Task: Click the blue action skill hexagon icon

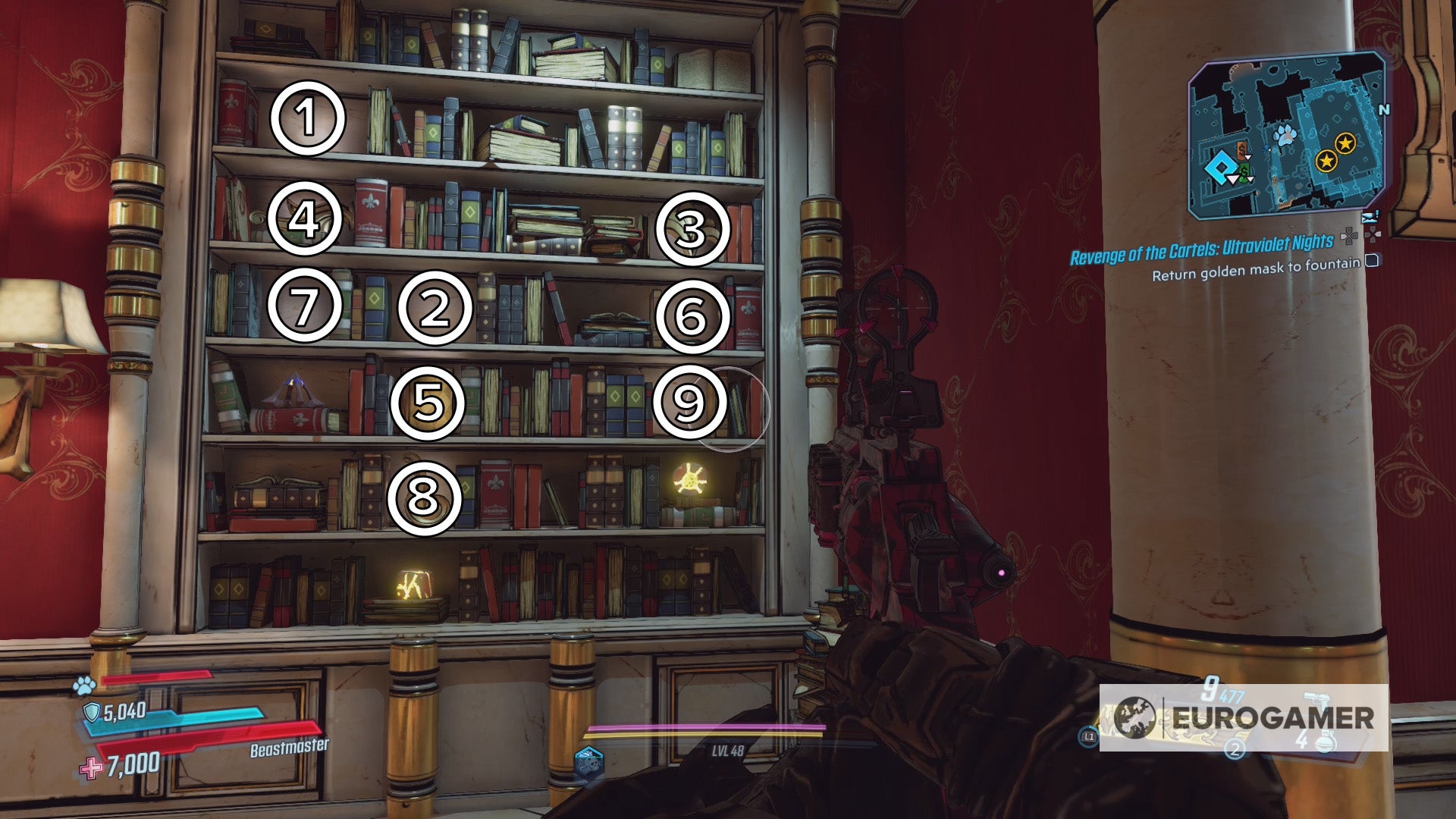Action: pos(588,762)
